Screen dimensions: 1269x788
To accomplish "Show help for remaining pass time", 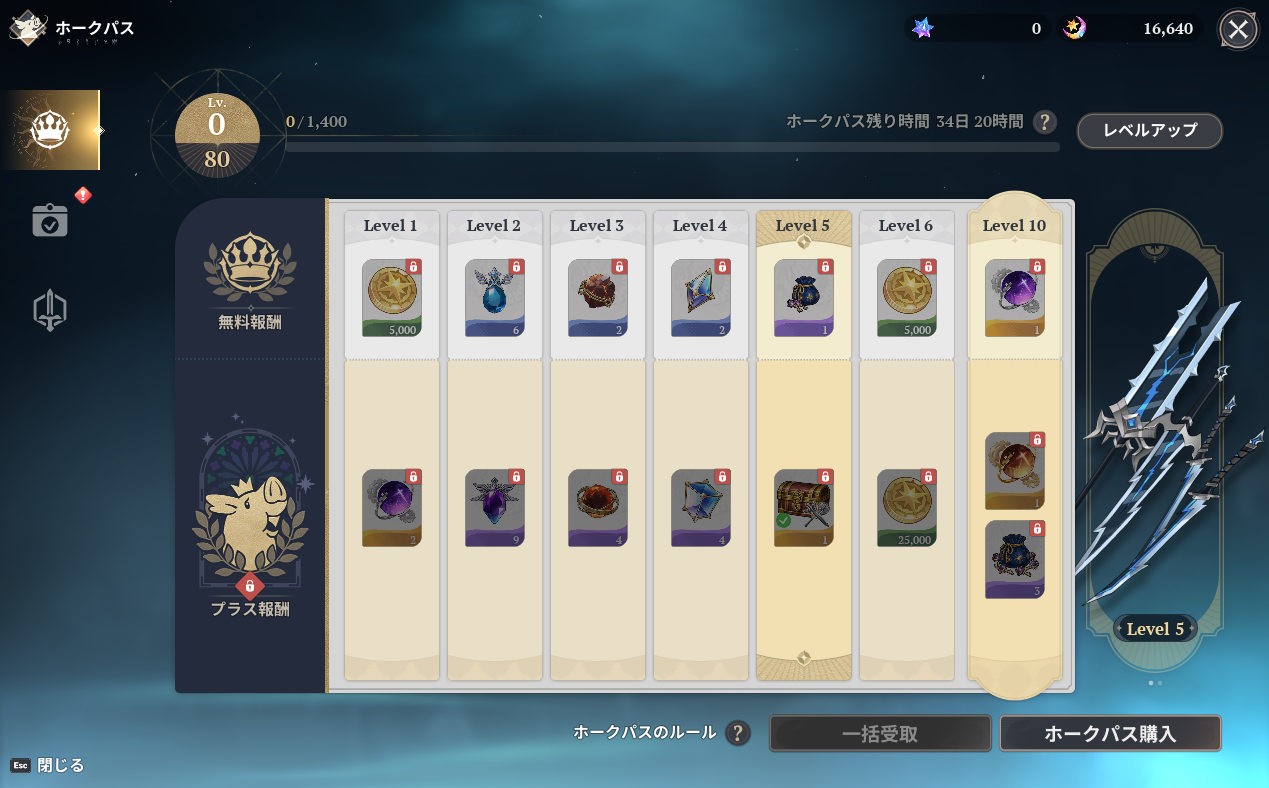I will [x=1044, y=122].
